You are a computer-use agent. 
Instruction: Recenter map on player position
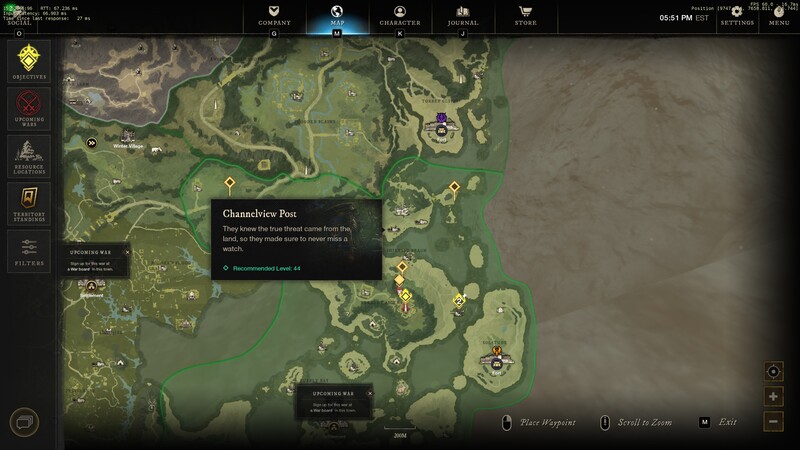pos(773,372)
